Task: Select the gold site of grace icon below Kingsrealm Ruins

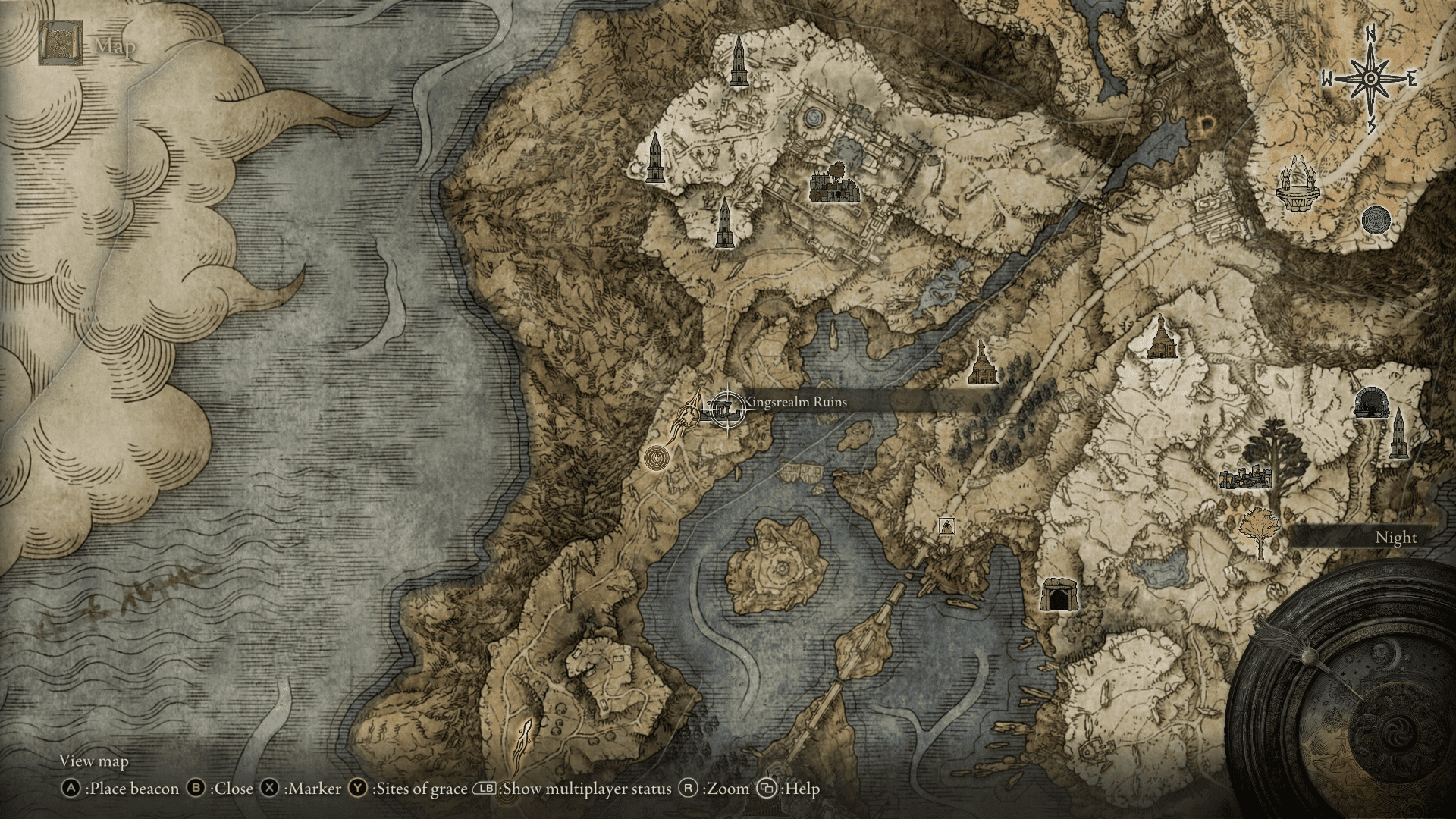Action: click(655, 457)
